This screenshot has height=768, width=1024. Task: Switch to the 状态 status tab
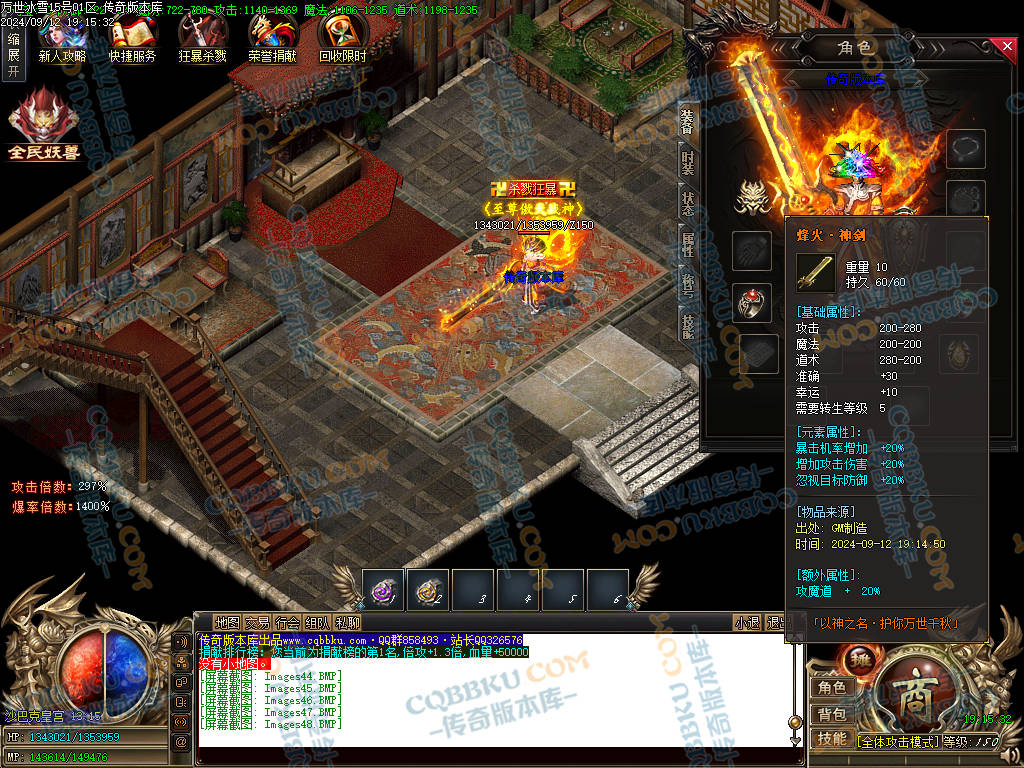tap(688, 204)
